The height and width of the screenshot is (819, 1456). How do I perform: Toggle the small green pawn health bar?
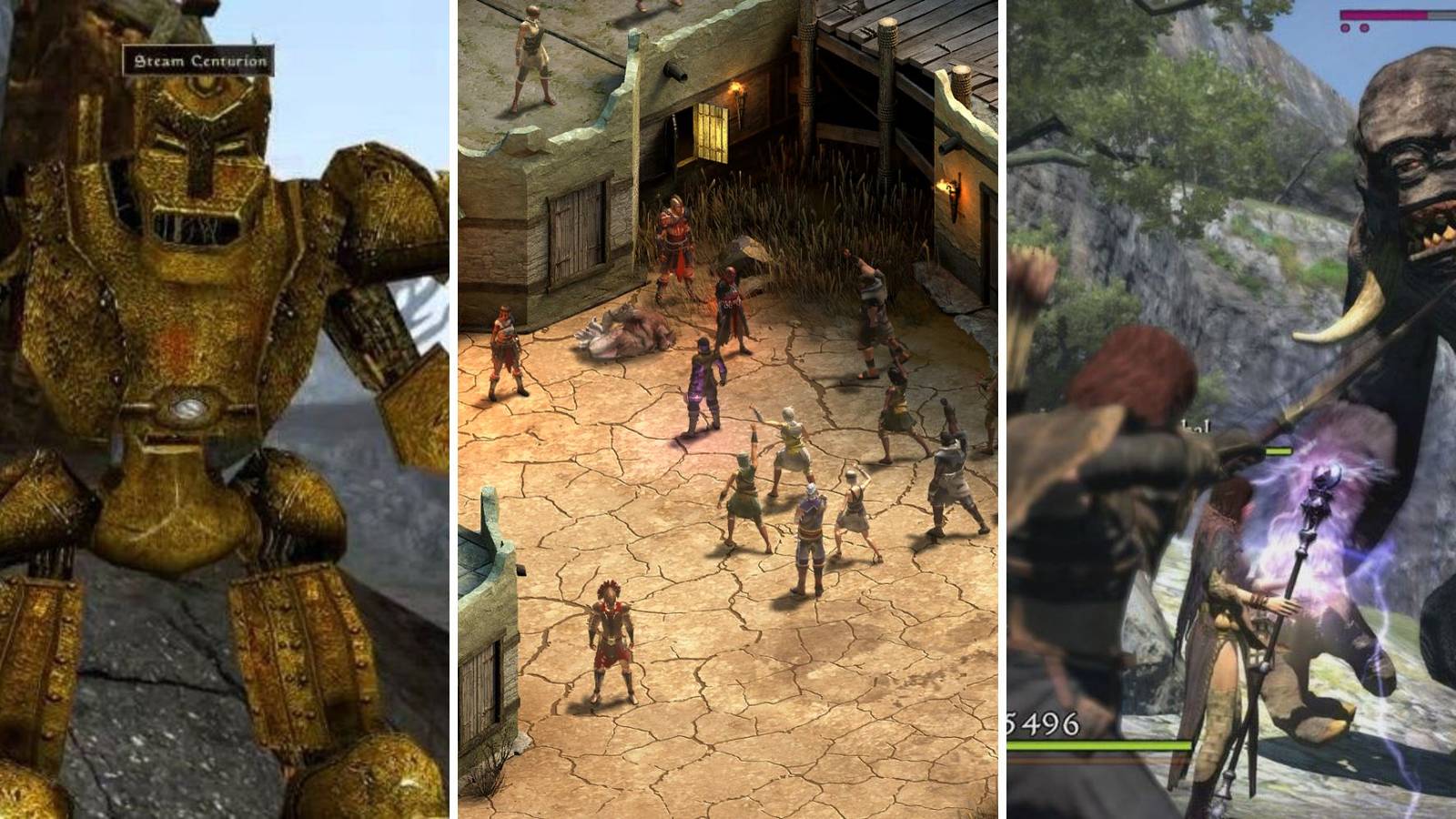point(1278,450)
